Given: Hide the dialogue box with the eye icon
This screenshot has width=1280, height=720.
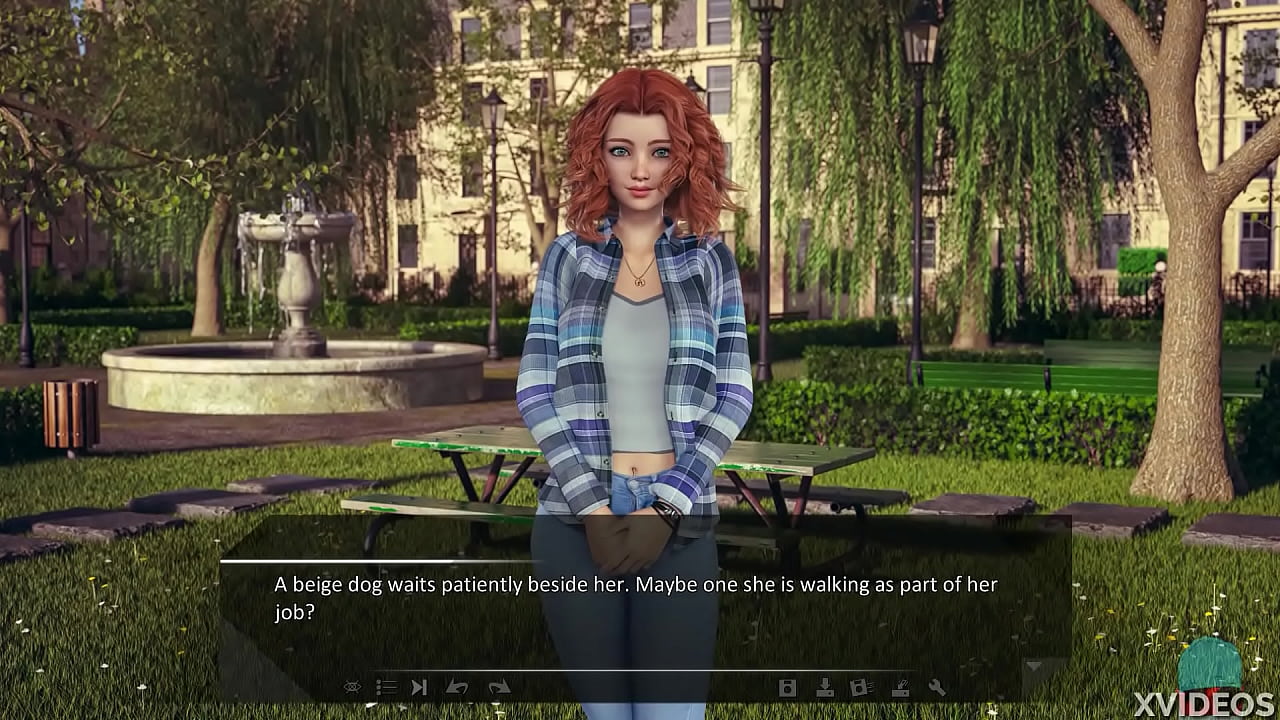Looking at the screenshot, I should pos(352,687).
